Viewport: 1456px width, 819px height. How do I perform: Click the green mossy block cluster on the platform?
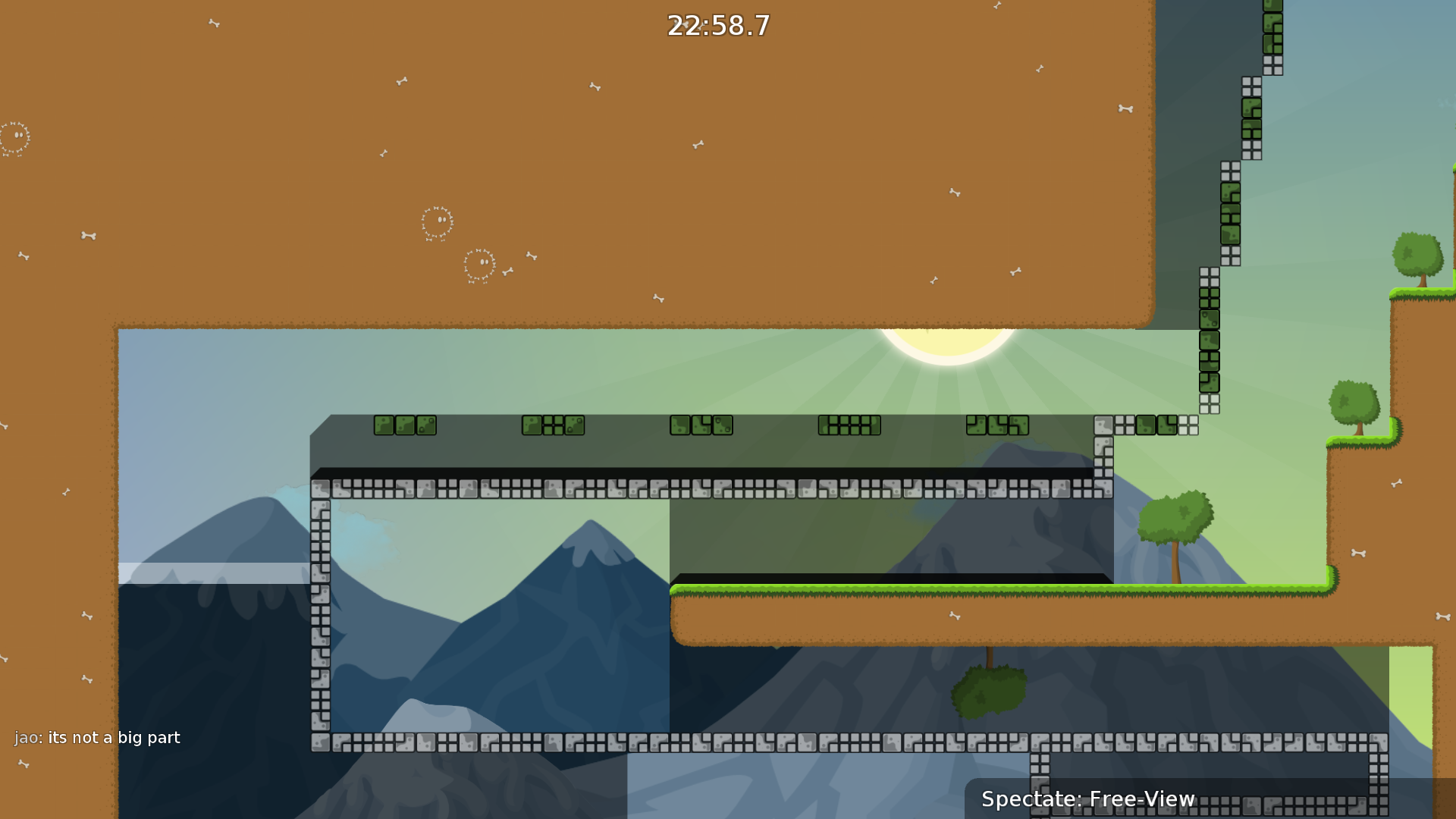pos(404,426)
